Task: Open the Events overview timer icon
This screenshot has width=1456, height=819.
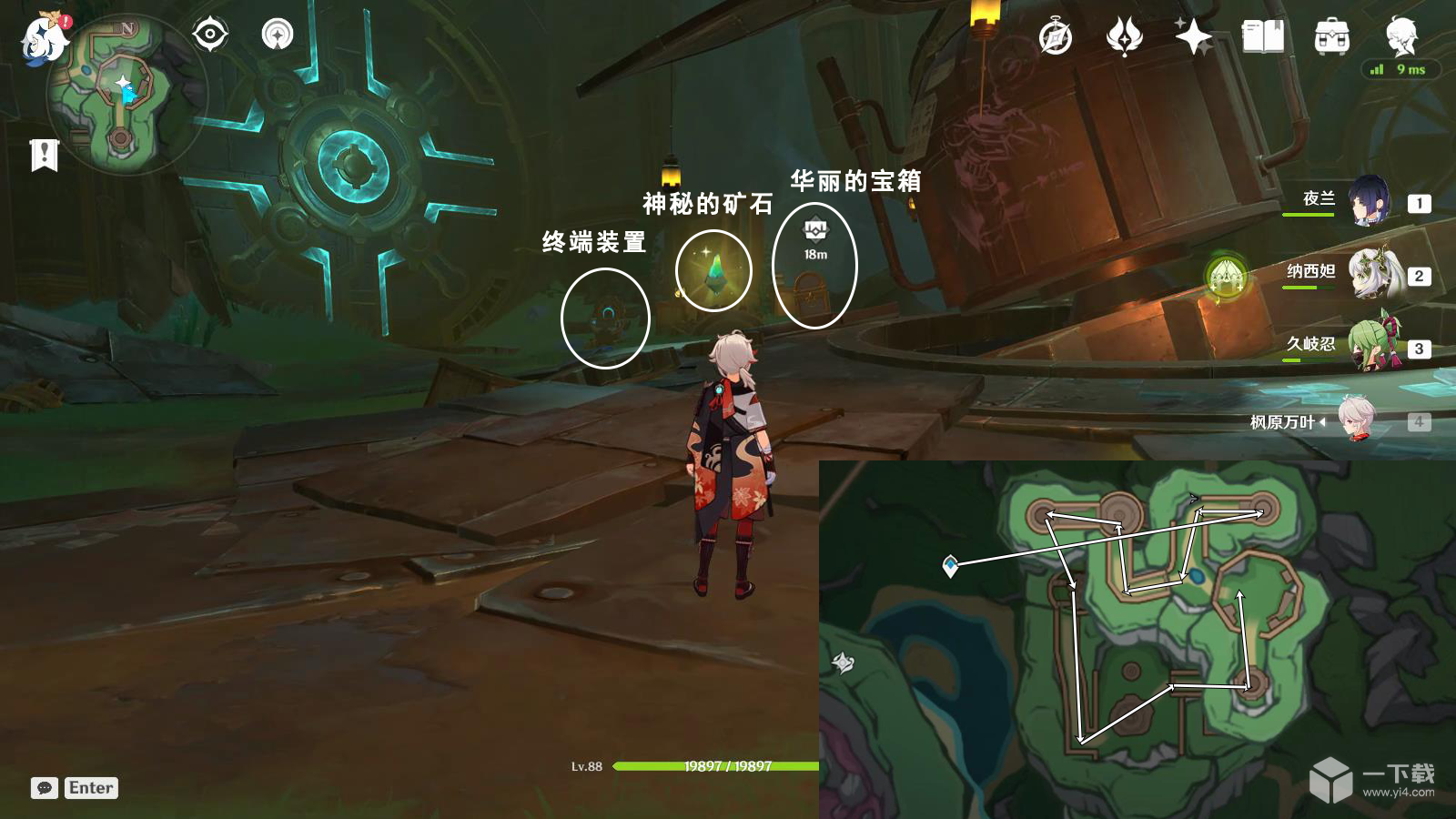Action: point(1054,38)
